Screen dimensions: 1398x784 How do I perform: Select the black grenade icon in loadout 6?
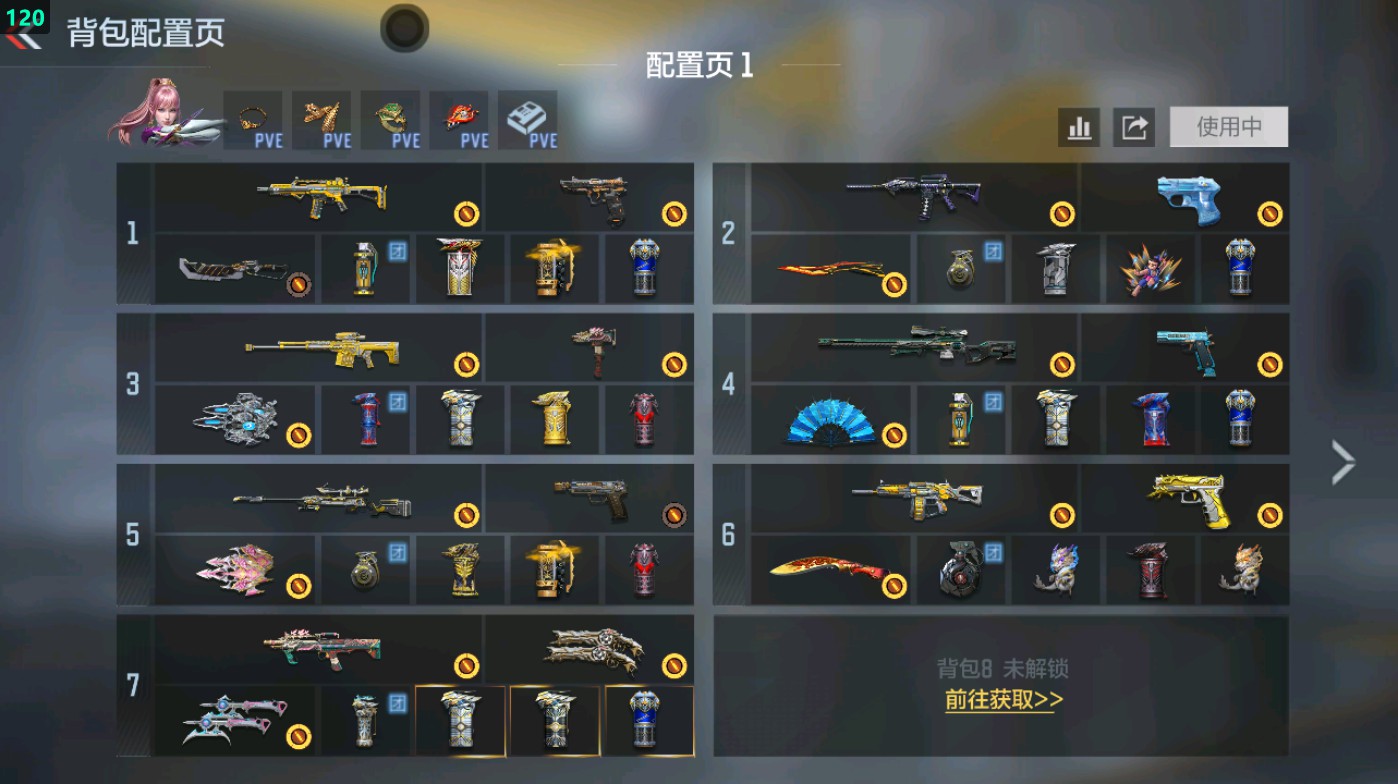962,570
